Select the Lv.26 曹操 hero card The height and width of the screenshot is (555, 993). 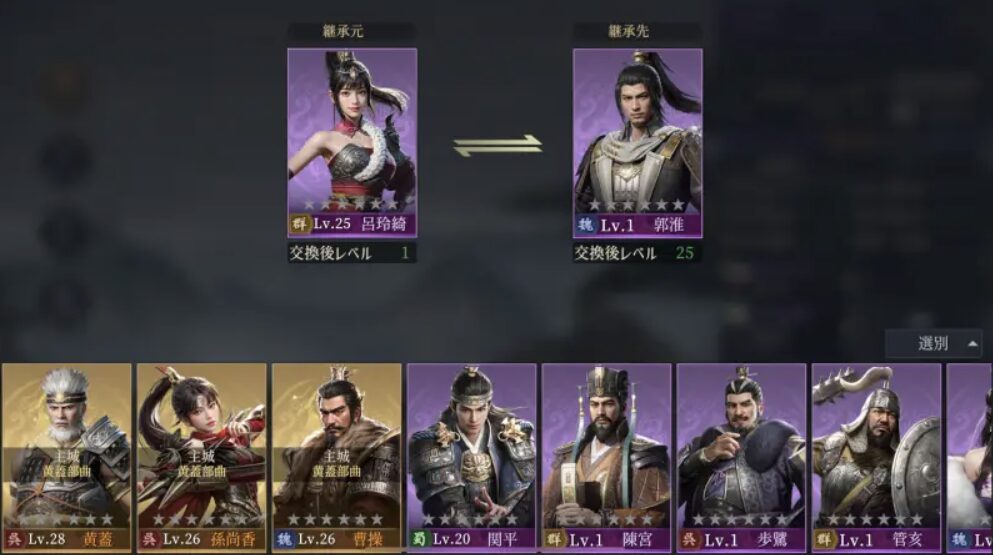pos(337,455)
